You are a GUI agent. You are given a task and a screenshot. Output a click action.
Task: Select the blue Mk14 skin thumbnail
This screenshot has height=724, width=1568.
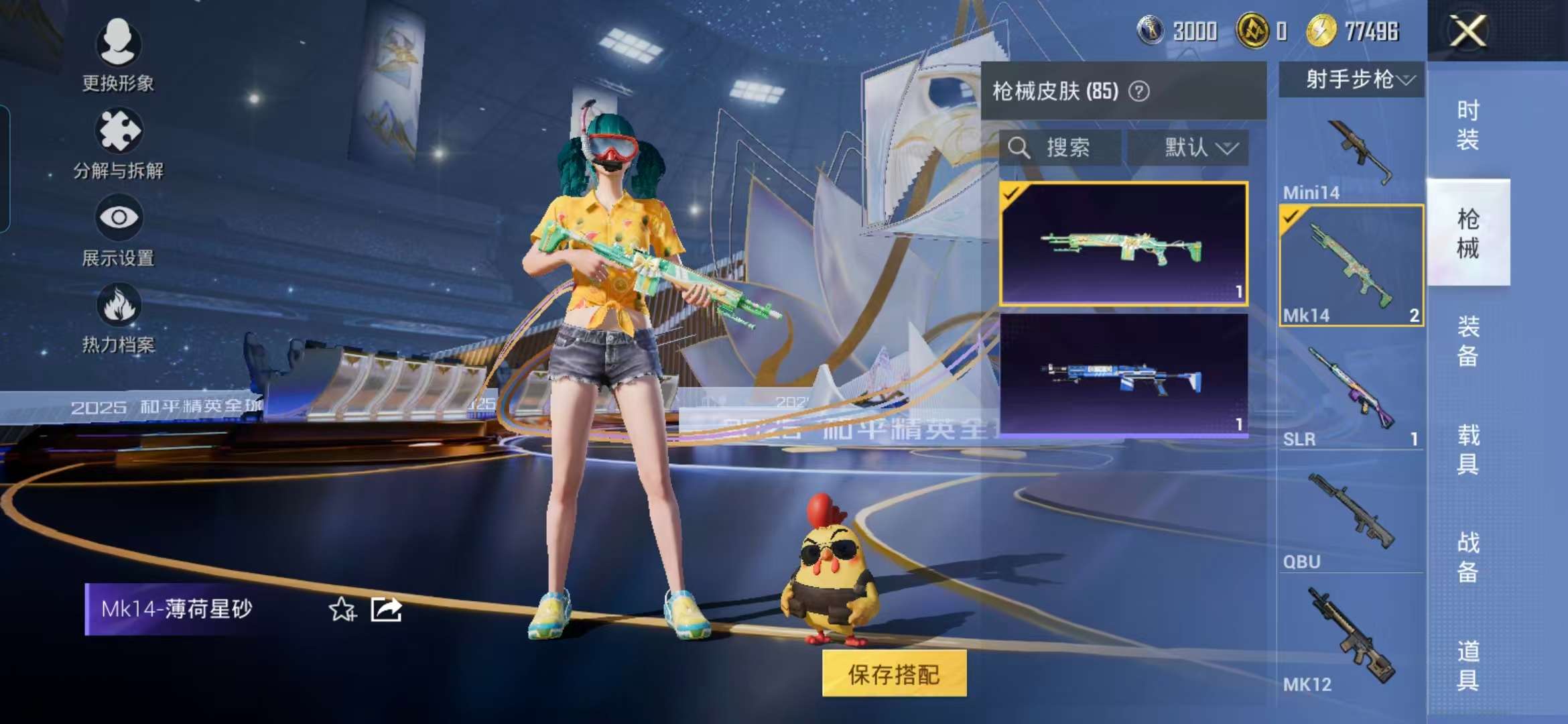click(x=1123, y=375)
